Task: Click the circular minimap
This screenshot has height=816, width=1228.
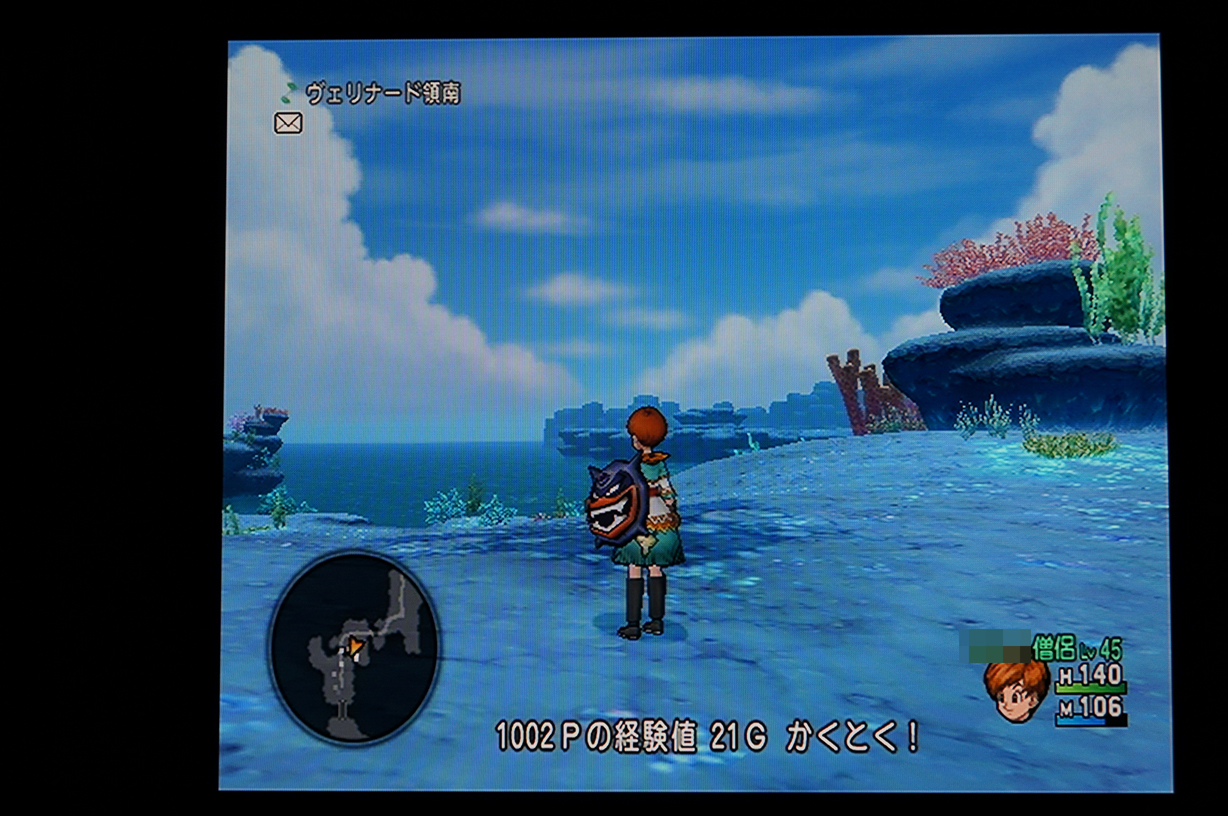Action: pos(353,648)
